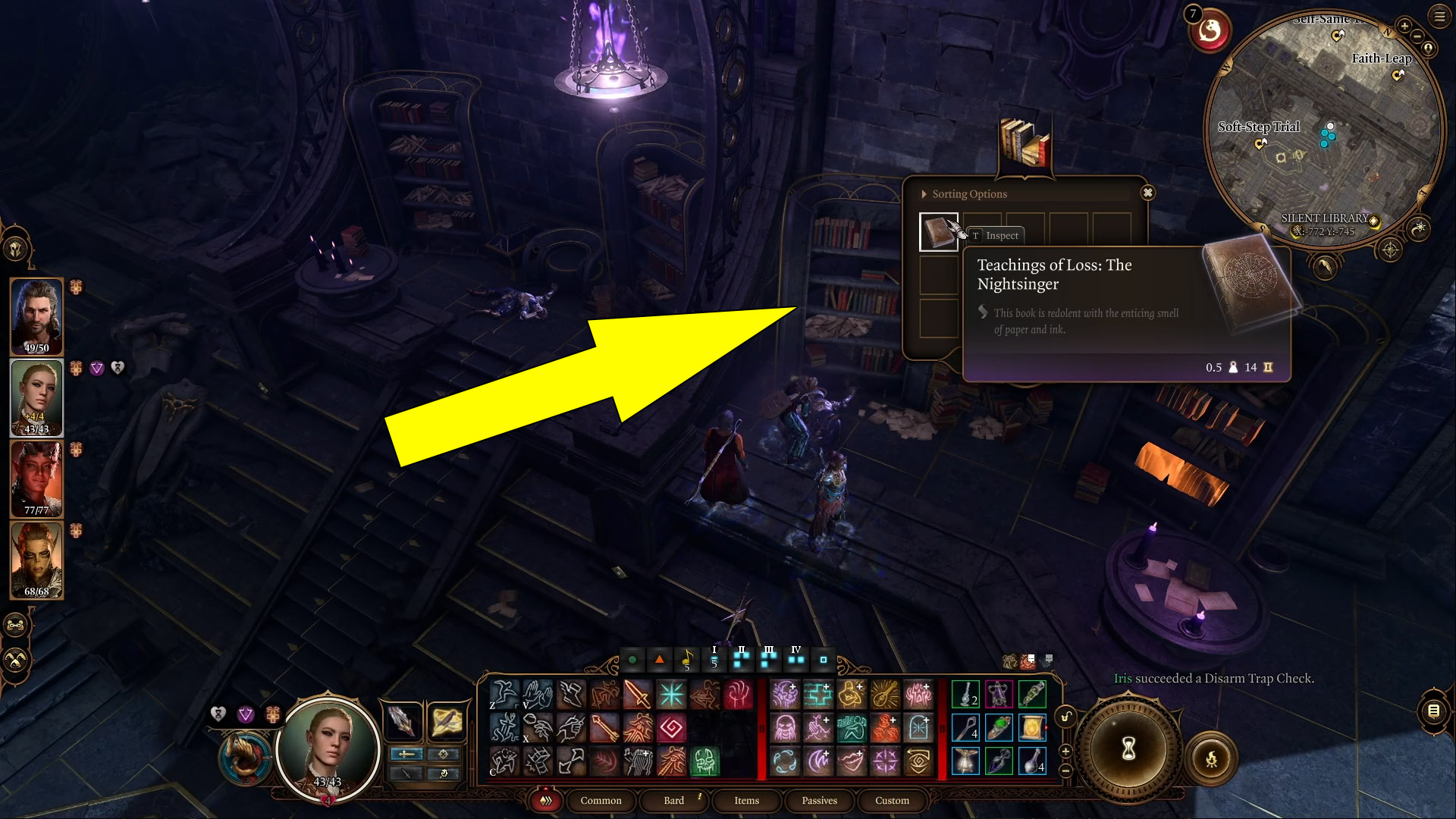
Task: Select the Dash action icon
Action: click(x=571, y=694)
